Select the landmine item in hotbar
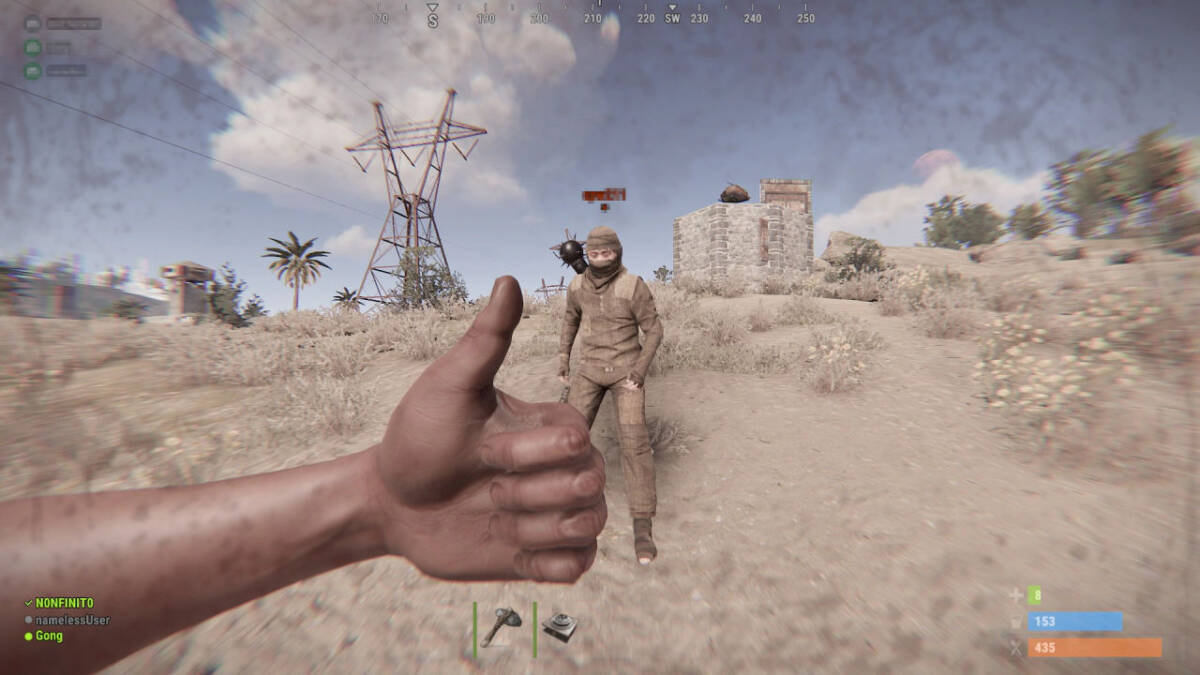Viewport: 1200px width, 675px height. [x=560, y=628]
